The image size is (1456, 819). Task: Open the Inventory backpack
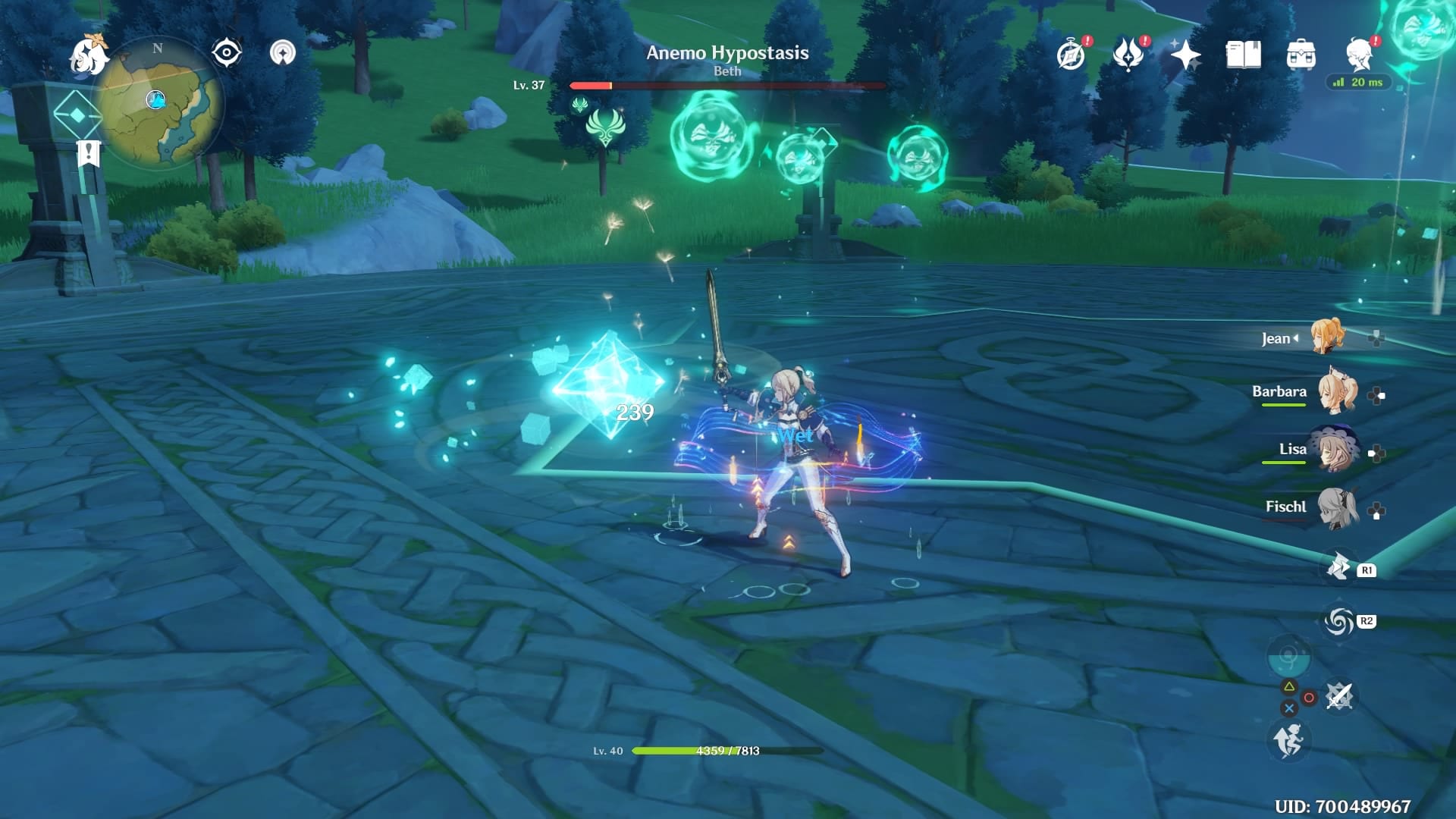click(x=1301, y=55)
